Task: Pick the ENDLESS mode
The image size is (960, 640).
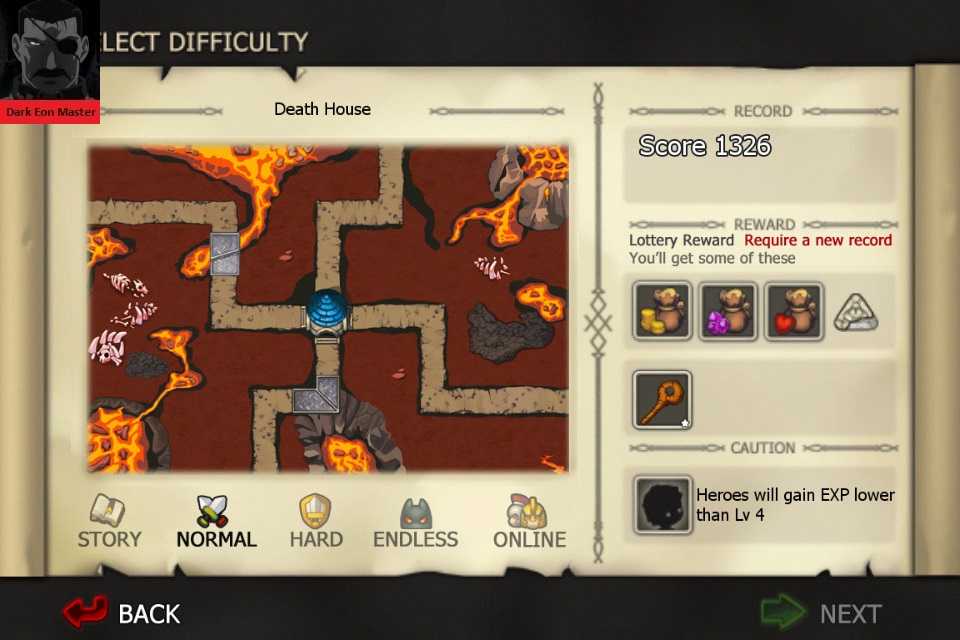Action: click(x=415, y=522)
